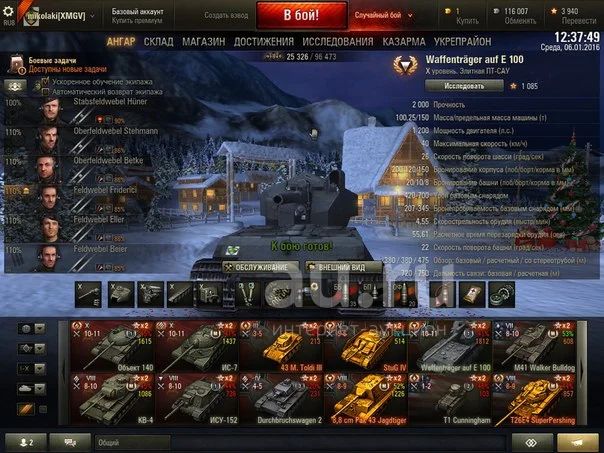
Task: Open the МАГАЗИН tab
Action: pyautogui.click(x=203, y=42)
